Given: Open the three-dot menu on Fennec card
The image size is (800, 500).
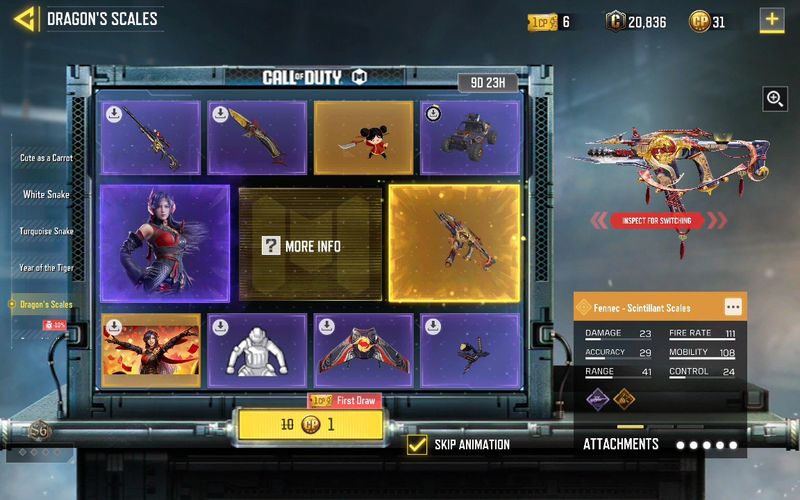Looking at the screenshot, I should 732,307.
